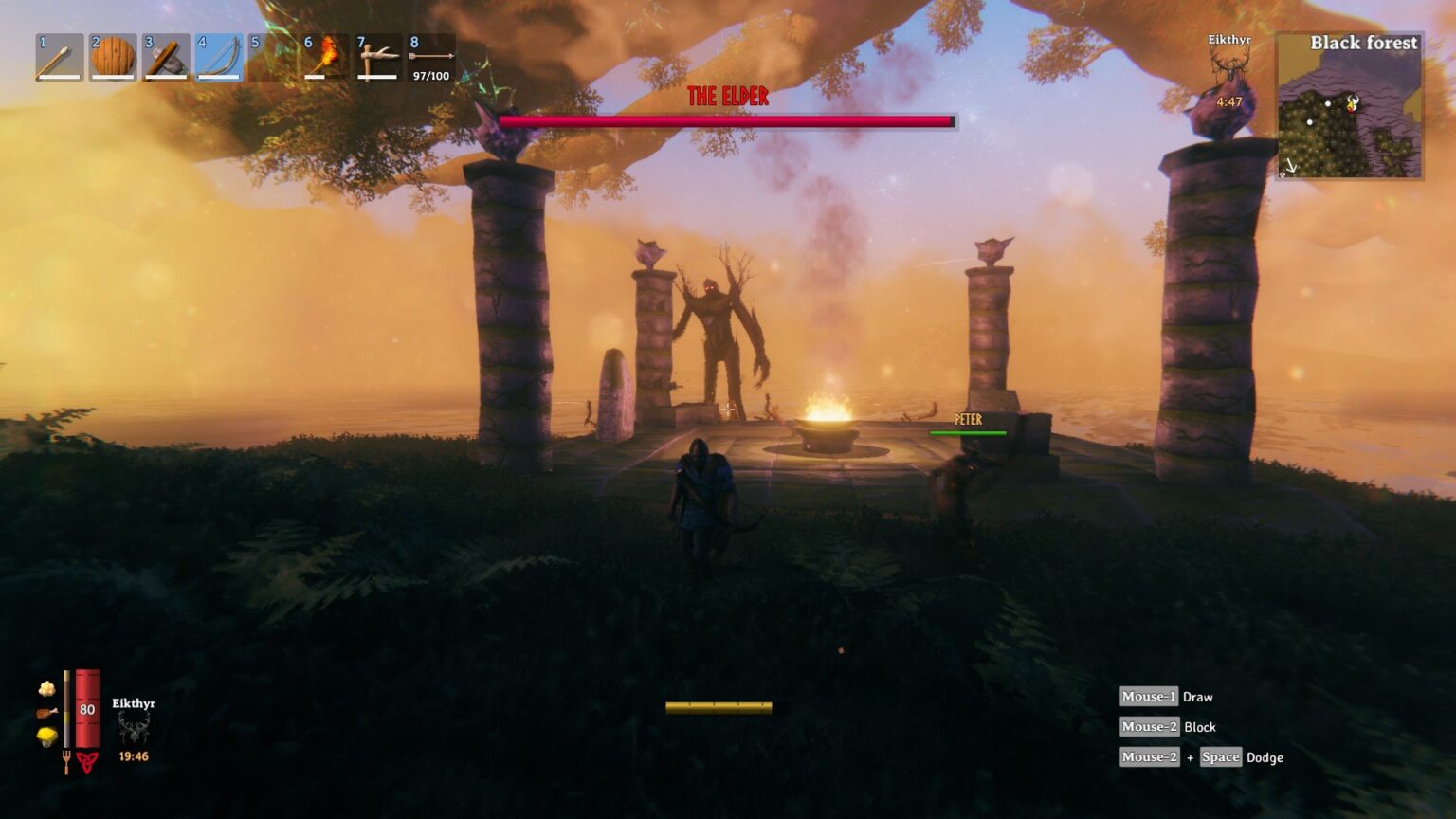This screenshot has height=819, width=1456.
Task: Select the antler pickaxe slot
Action: coord(377,58)
